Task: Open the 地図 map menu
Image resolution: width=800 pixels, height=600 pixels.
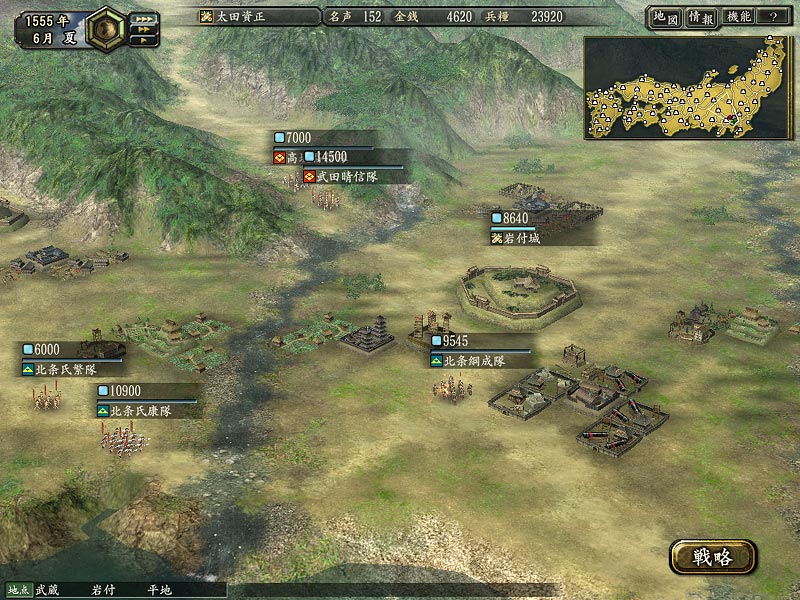Action: tap(665, 17)
